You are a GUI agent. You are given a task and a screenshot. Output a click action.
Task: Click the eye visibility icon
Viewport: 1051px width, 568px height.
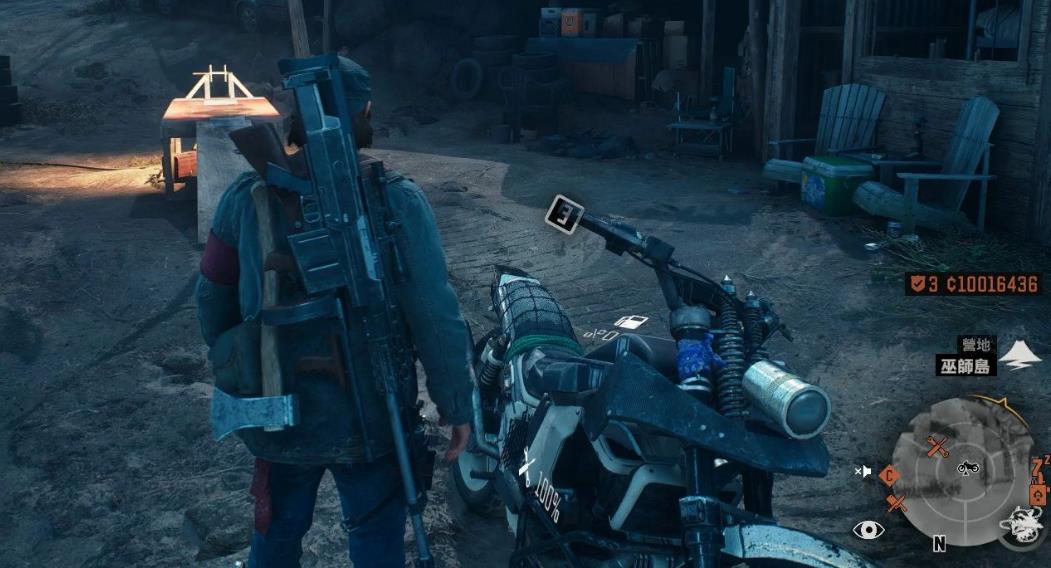point(867,530)
